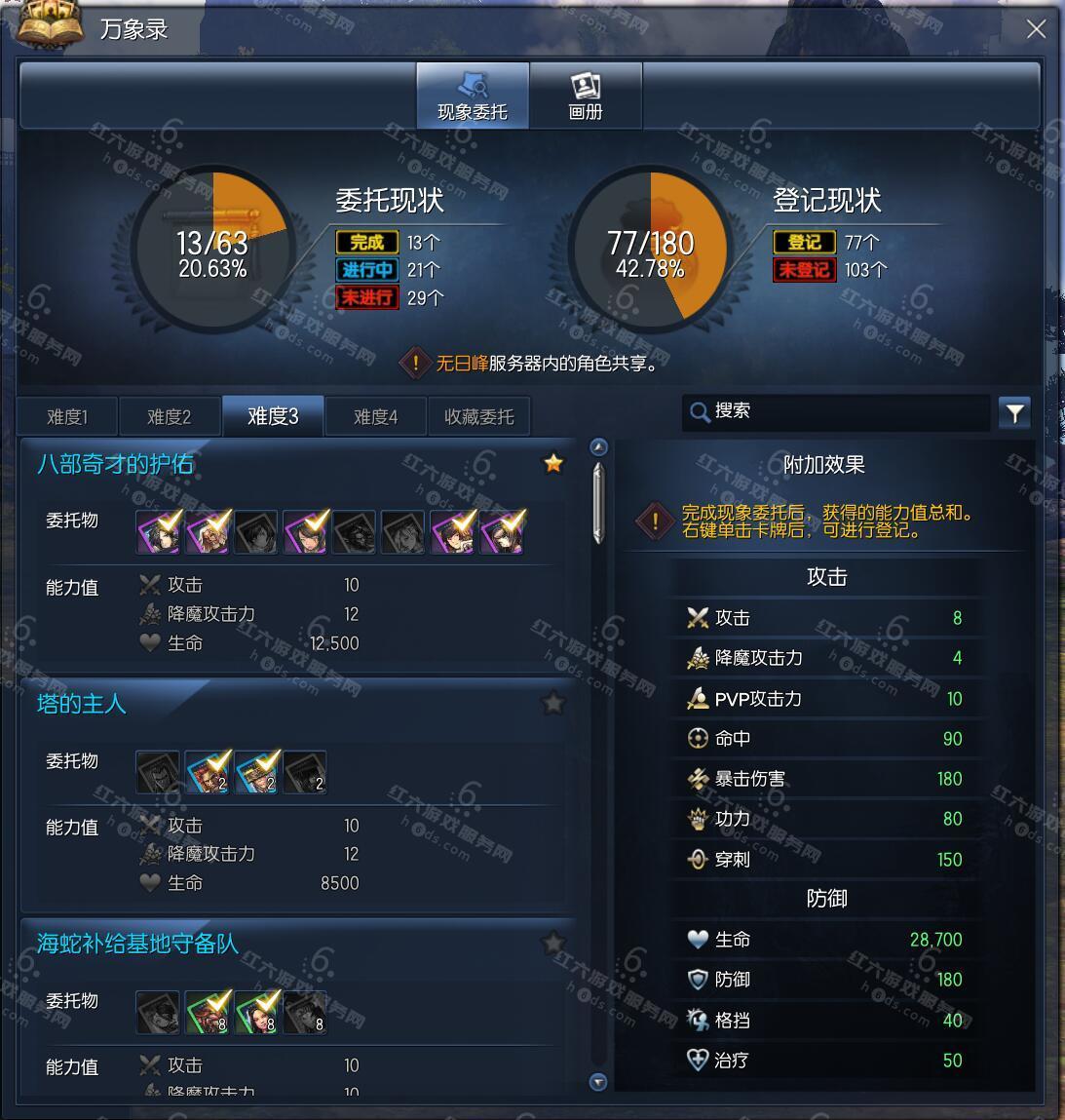
Task: Select the 难度3 tab
Action: click(x=273, y=416)
